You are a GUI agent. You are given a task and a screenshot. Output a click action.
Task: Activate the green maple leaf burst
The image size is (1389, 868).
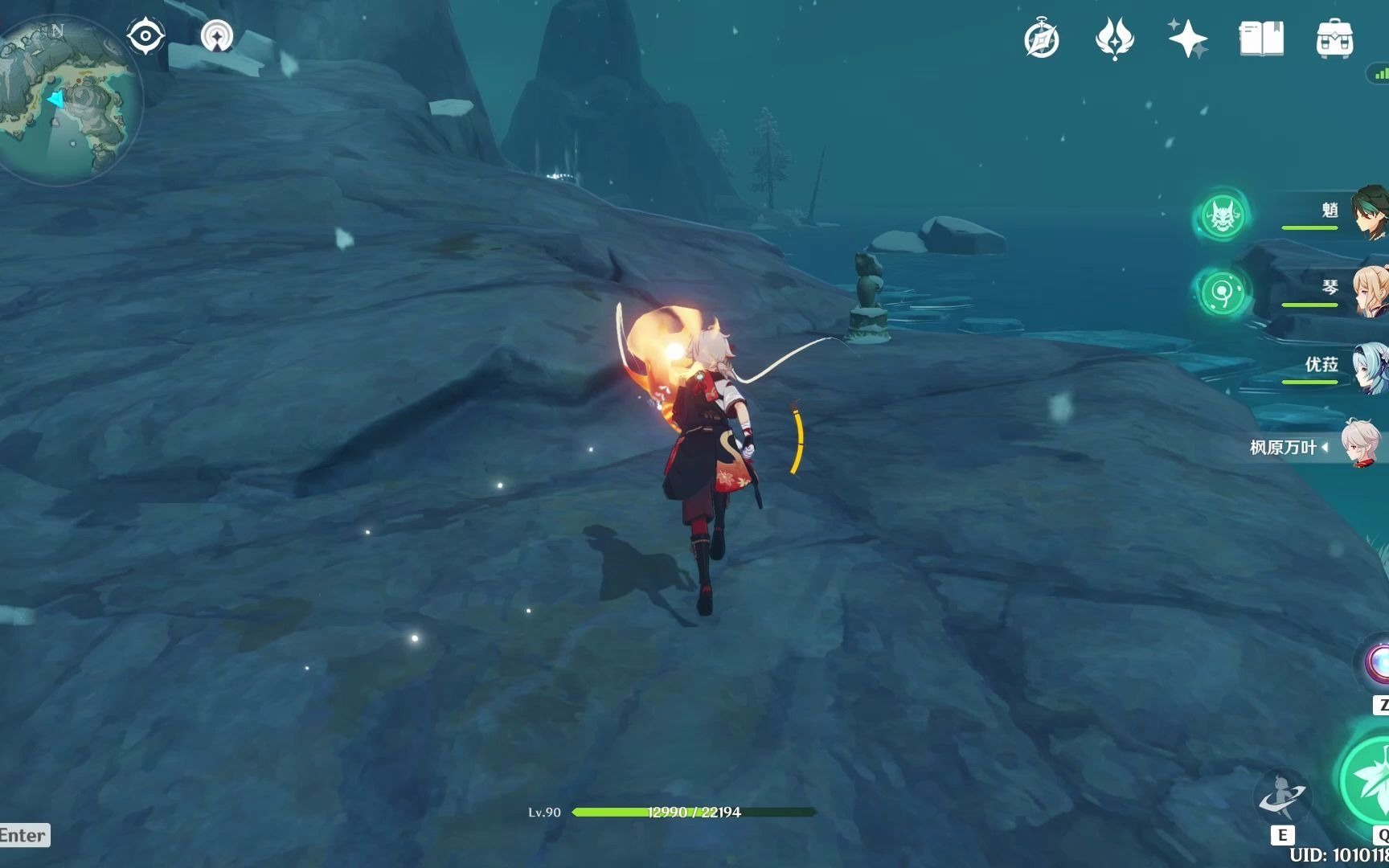pos(1366,780)
